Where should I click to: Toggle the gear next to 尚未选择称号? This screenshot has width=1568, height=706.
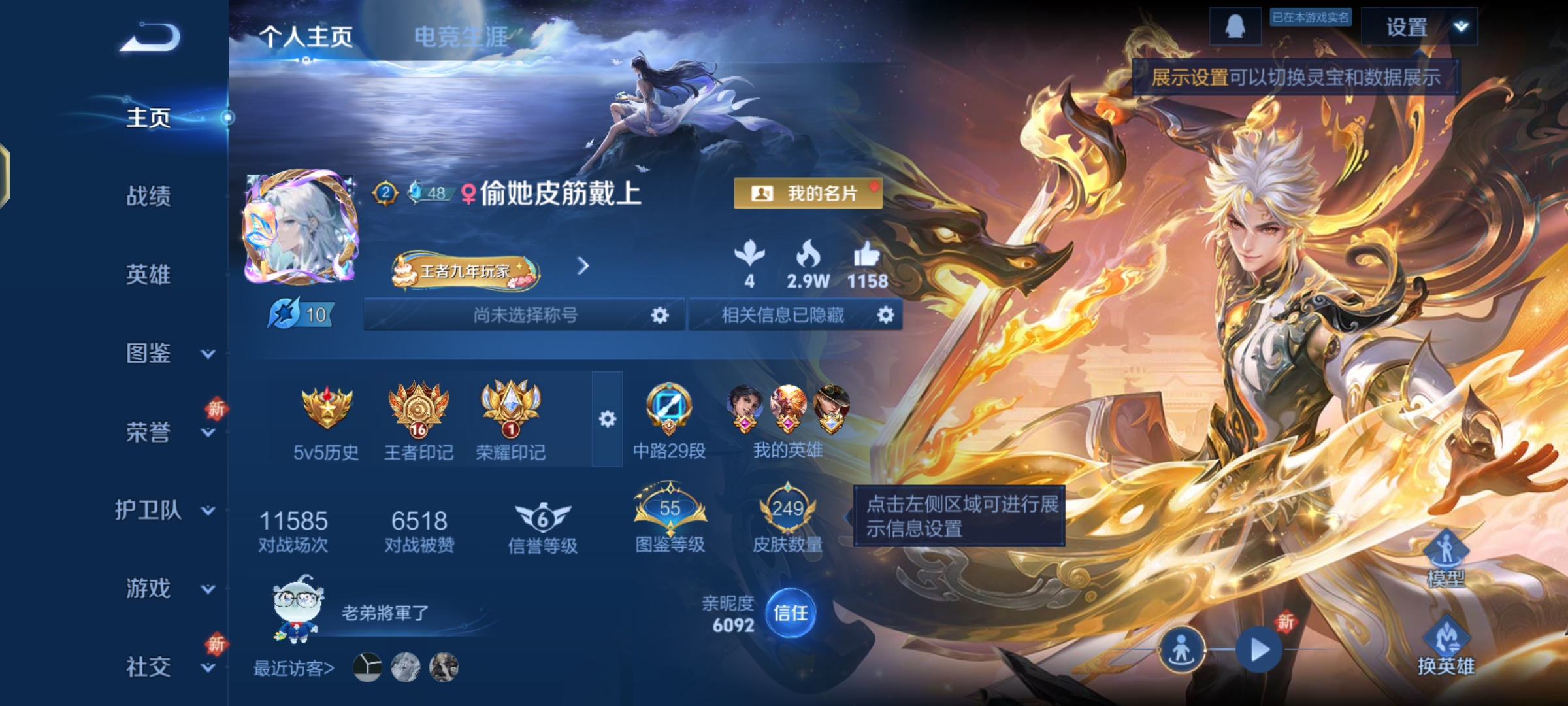coord(659,316)
